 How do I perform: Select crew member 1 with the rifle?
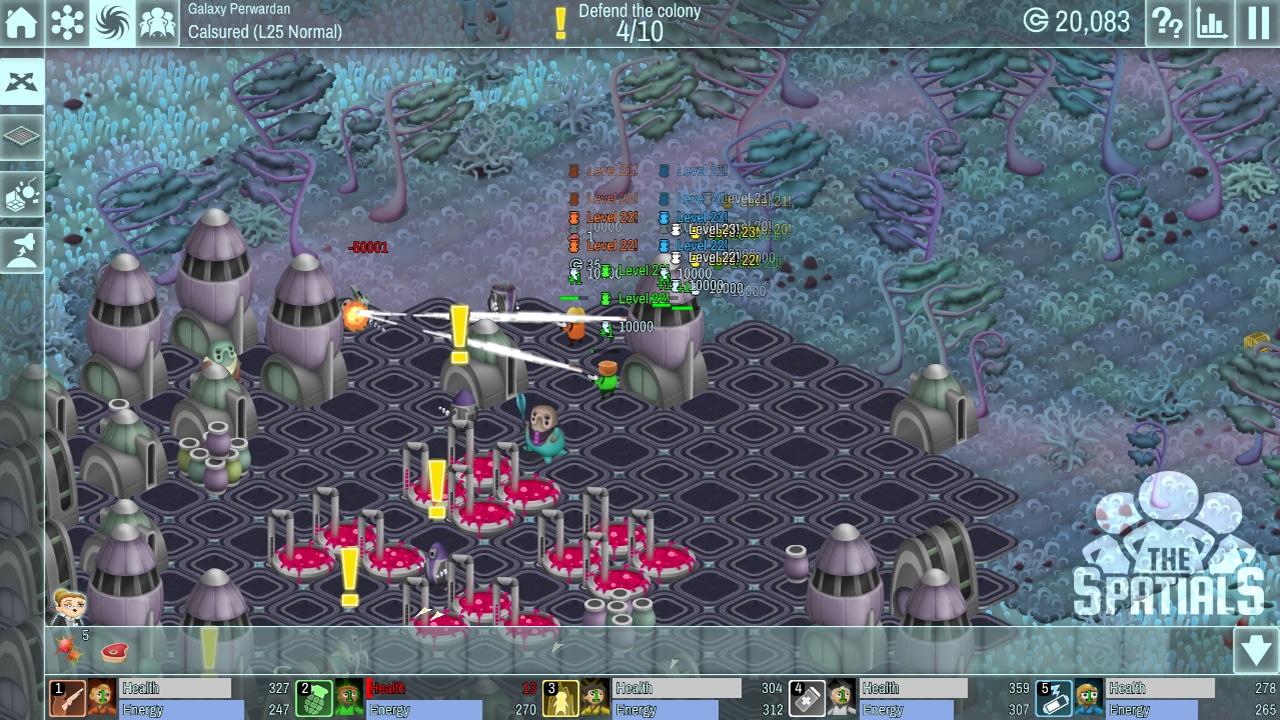pos(68,698)
